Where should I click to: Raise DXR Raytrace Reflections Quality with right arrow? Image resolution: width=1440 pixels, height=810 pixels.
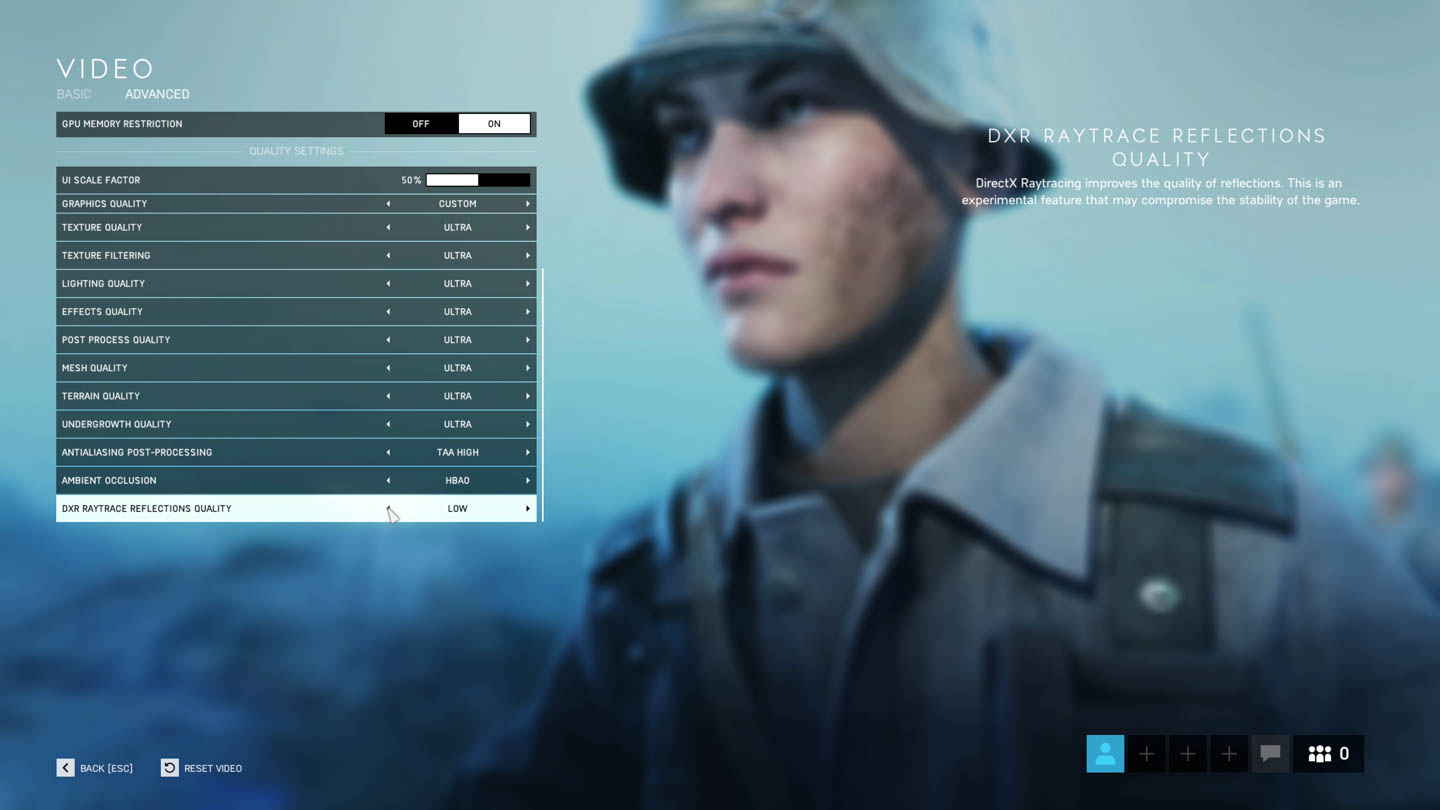[528, 509]
